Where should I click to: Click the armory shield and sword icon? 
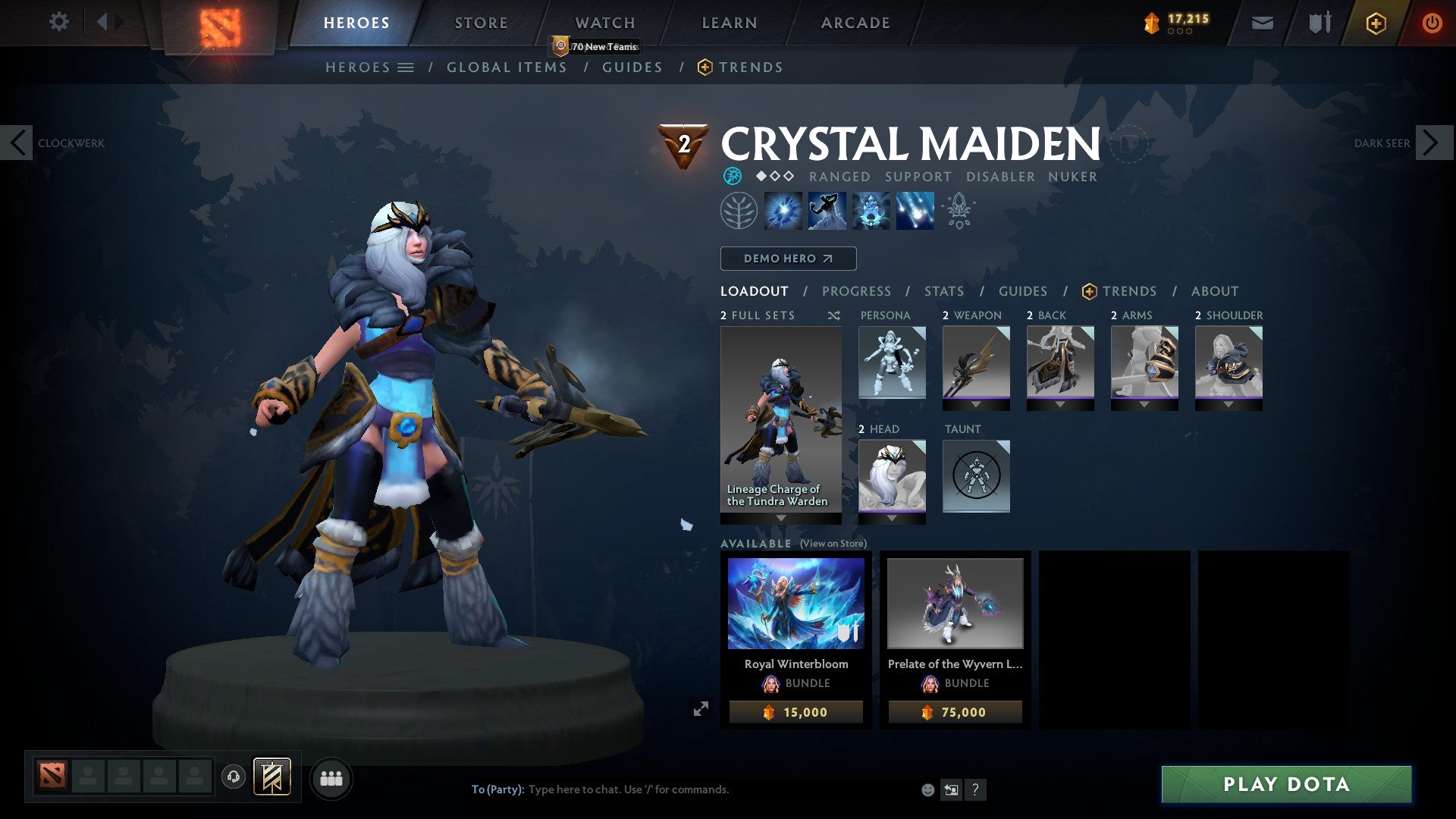pos(1319,22)
